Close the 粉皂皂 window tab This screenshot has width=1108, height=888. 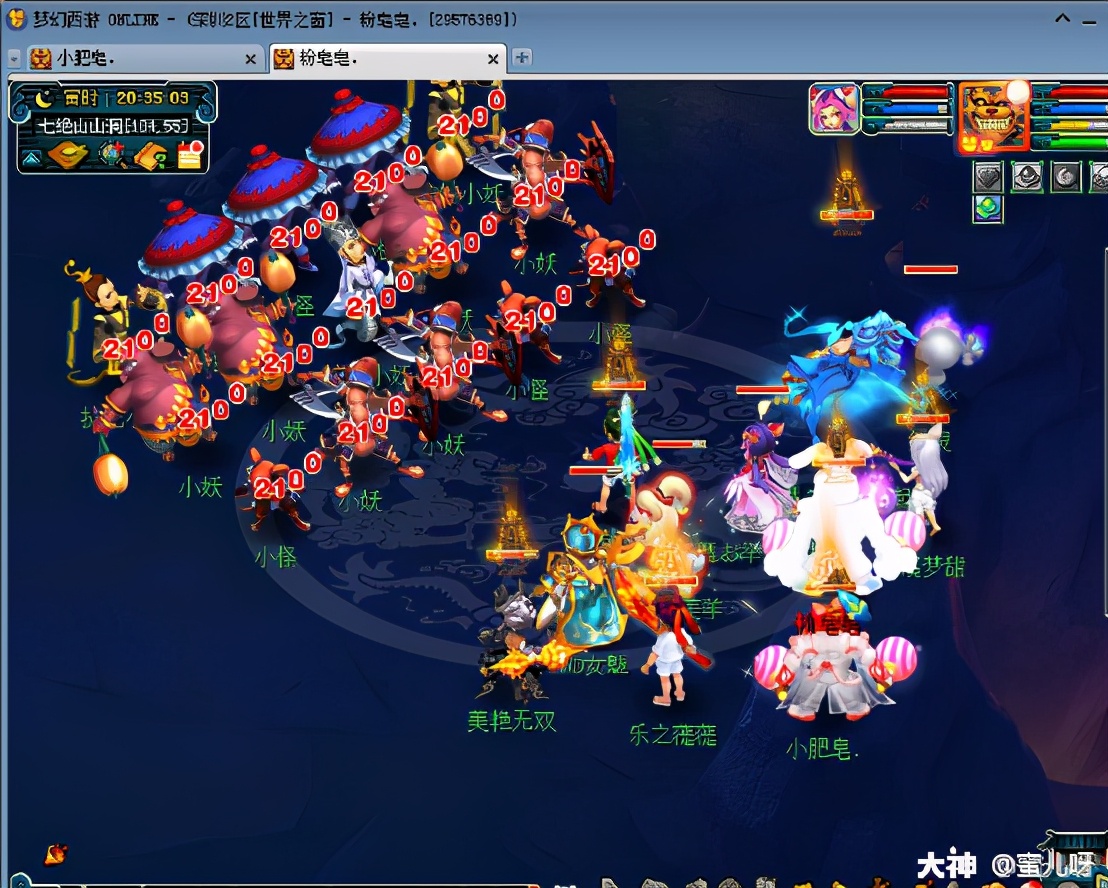pyautogui.click(x=493, y=59)
